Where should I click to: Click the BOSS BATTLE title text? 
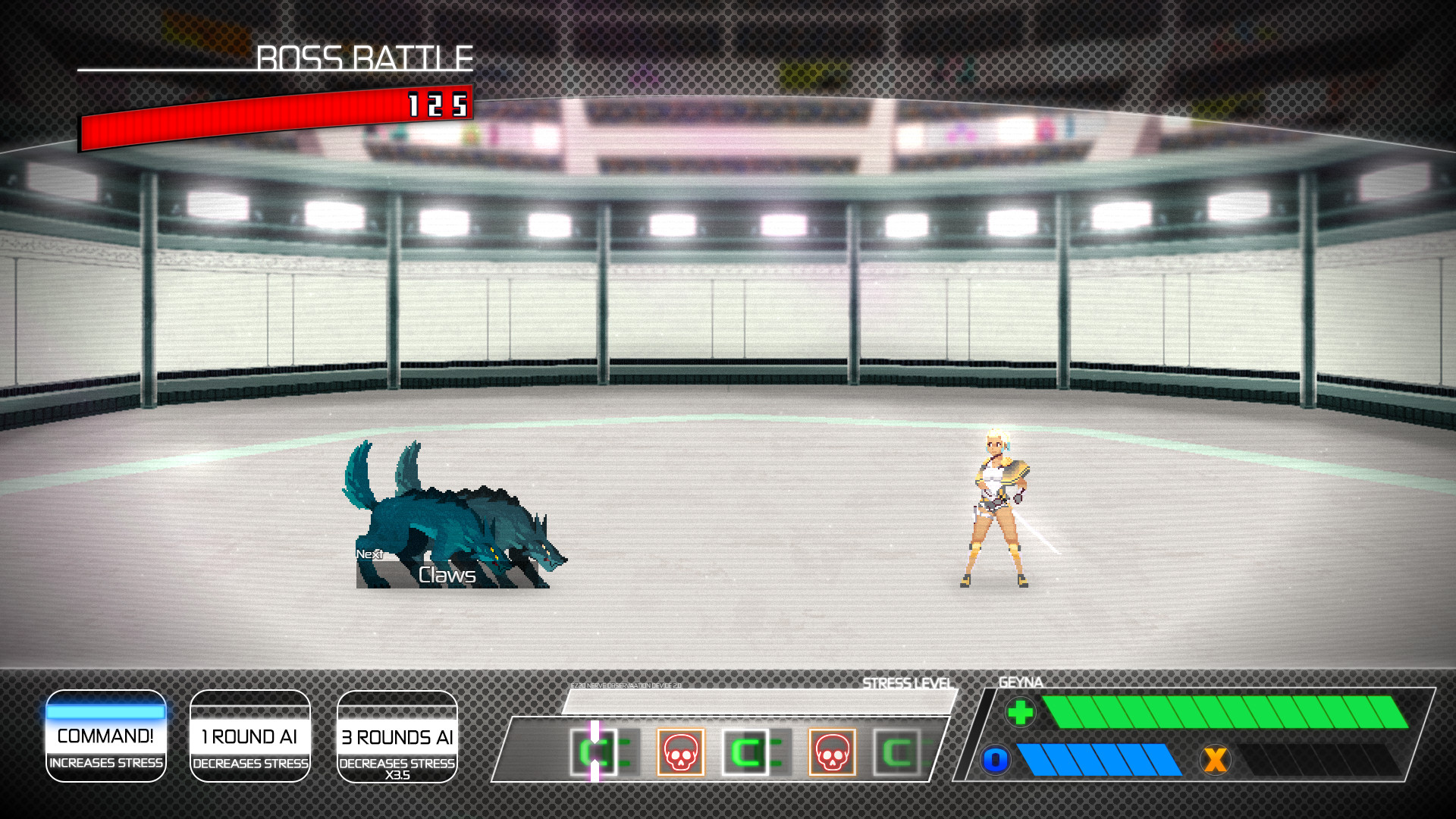[364, 58]
